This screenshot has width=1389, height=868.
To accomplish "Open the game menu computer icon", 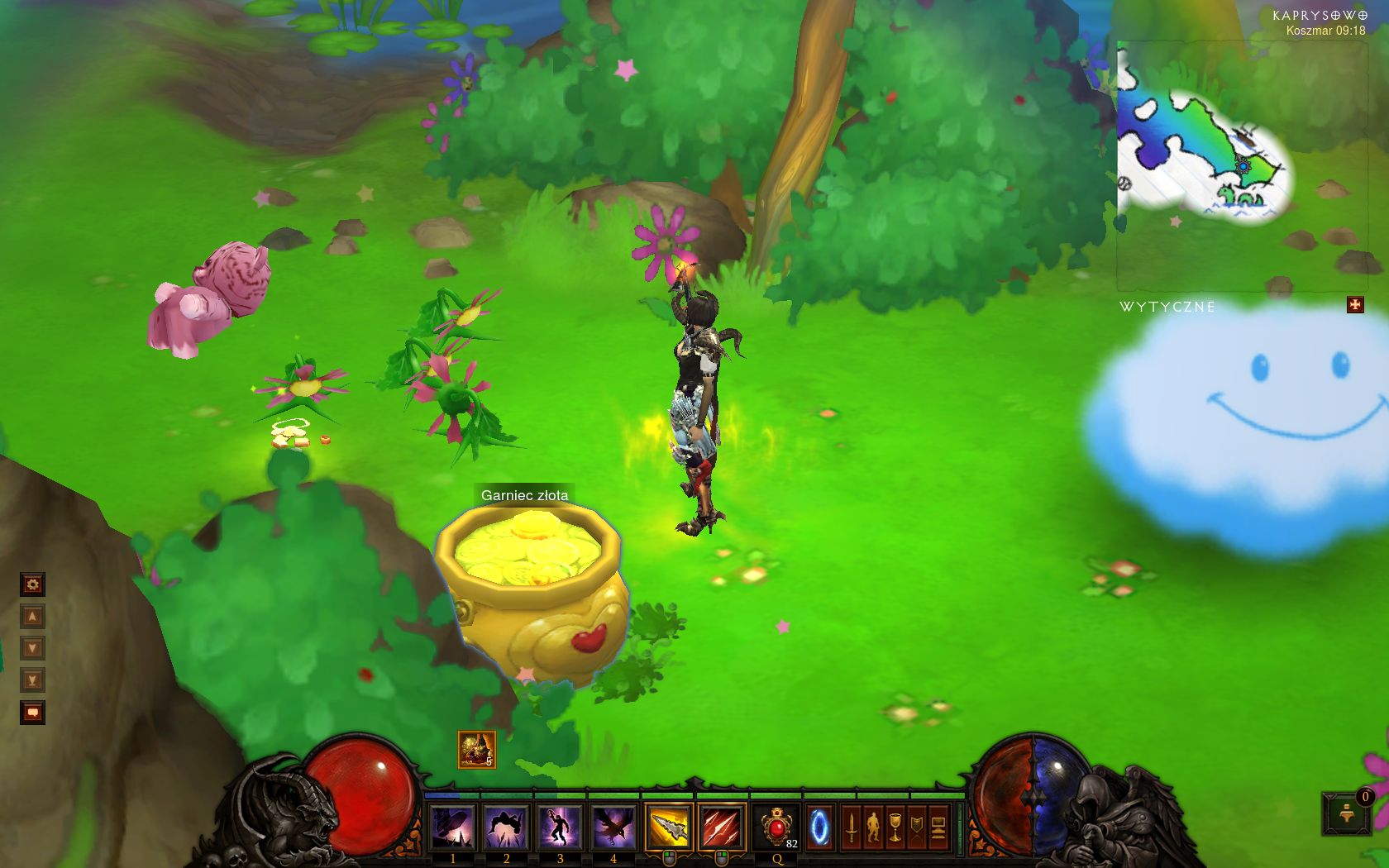I will [938, 827].
